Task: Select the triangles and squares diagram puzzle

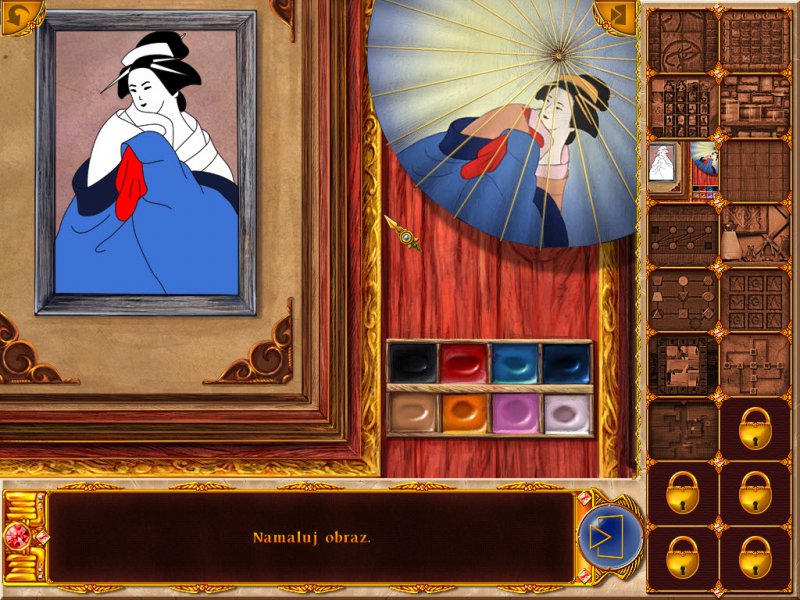Action: coord(683,299)
